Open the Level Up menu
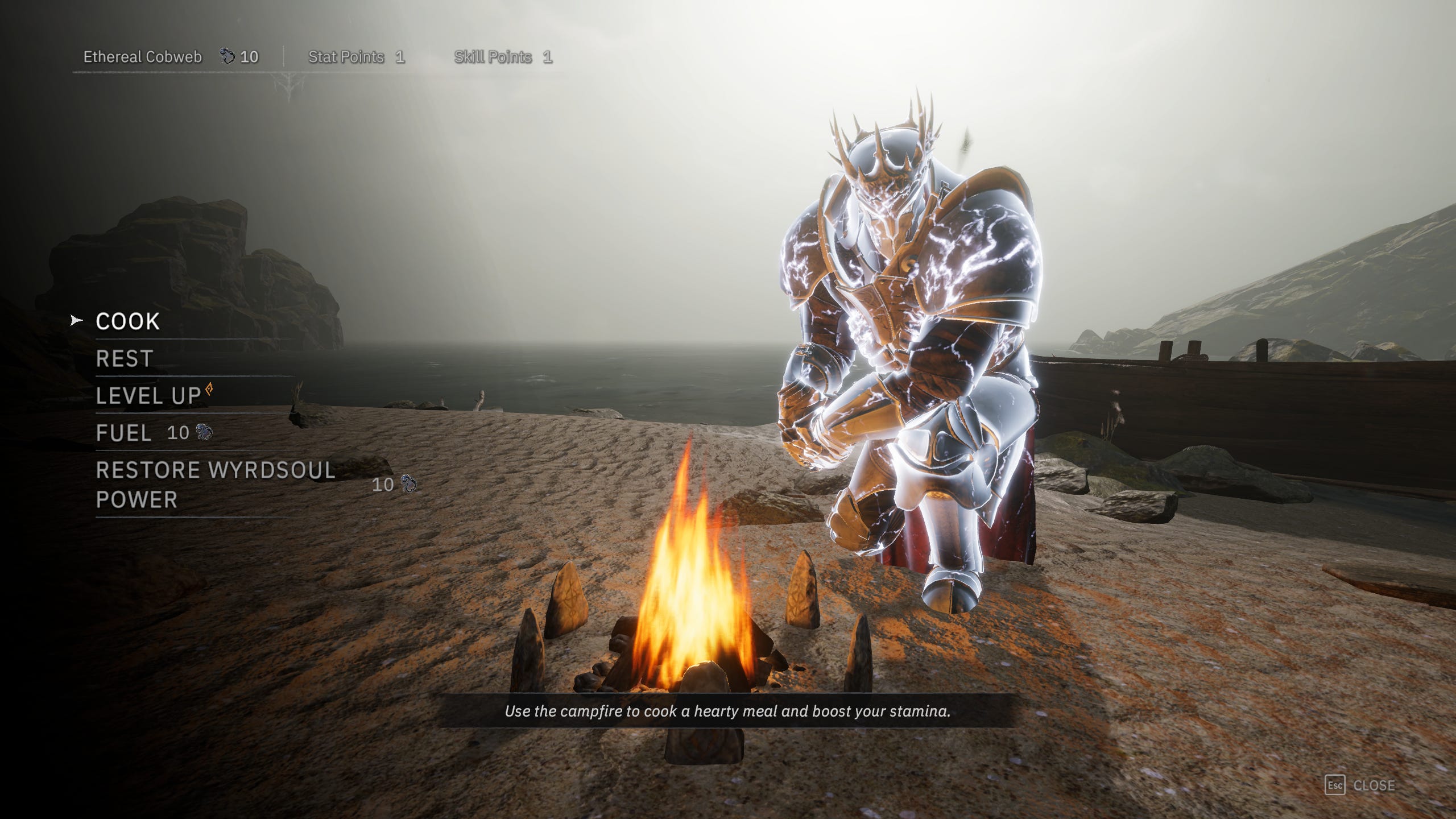Viewport: 1456px width, 819px height. (x=148, y=396)
